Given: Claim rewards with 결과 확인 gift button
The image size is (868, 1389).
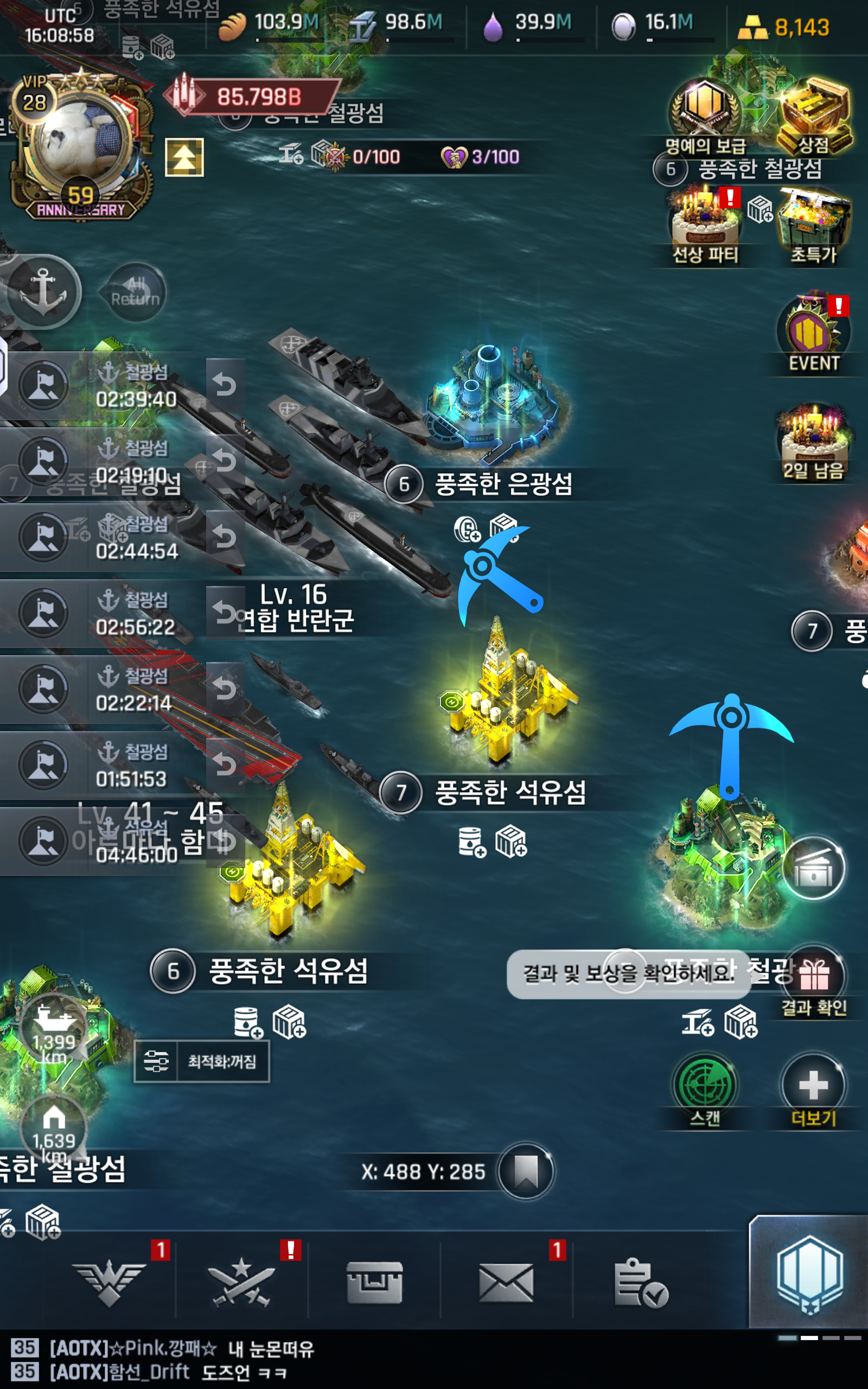Looking at the screenshot, I should tap(813, 976).
